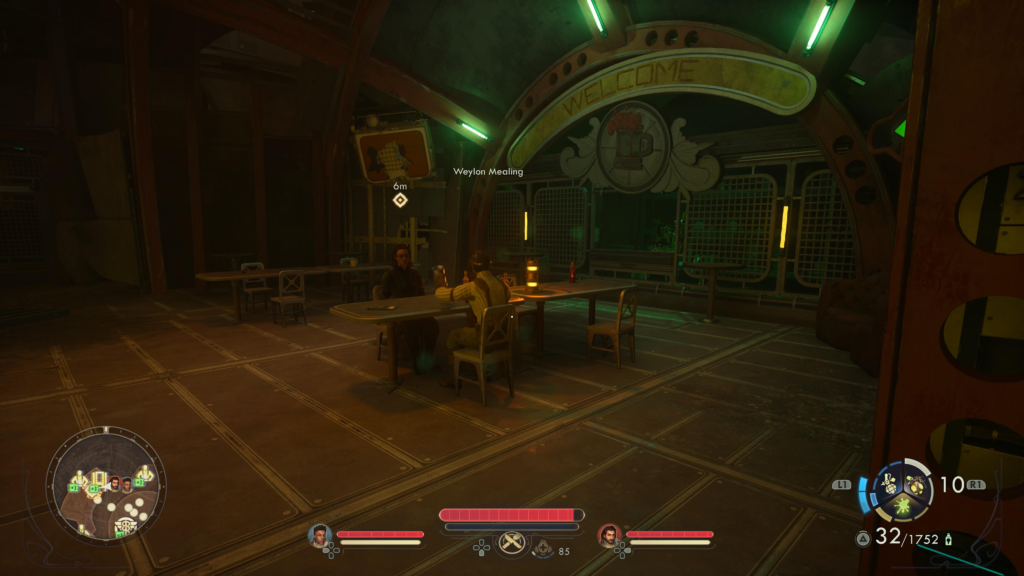Image resolution: width=1024 pixels, height=576 pixels.
Task: Click the winged emblem marker on minimap
Action: click(x=126, y=524)
